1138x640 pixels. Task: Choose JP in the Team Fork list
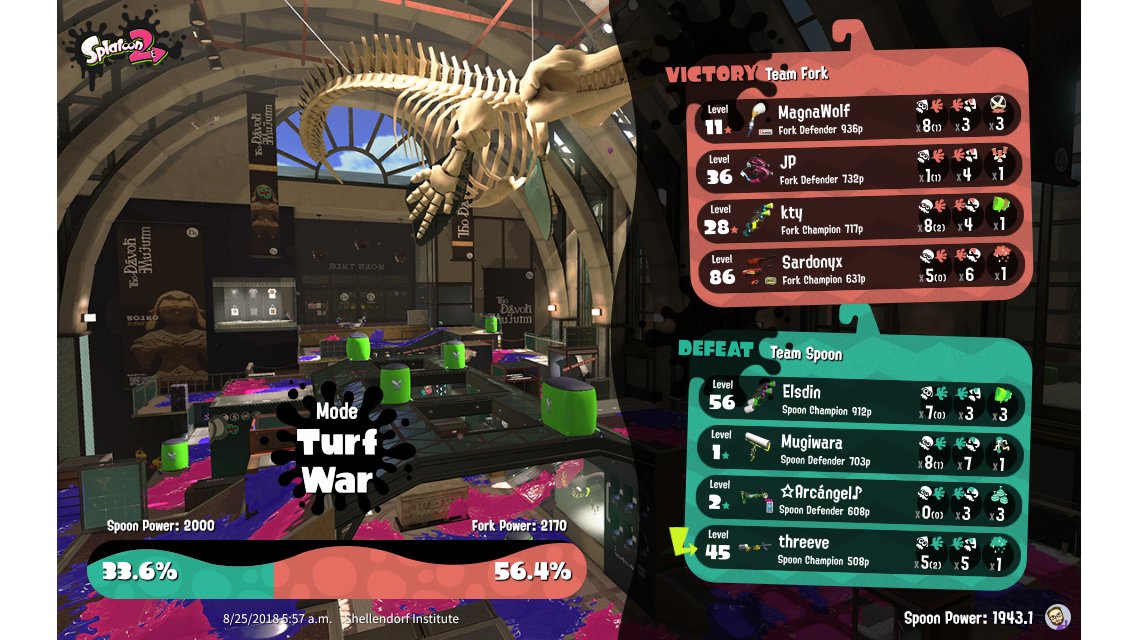point(860,168)
